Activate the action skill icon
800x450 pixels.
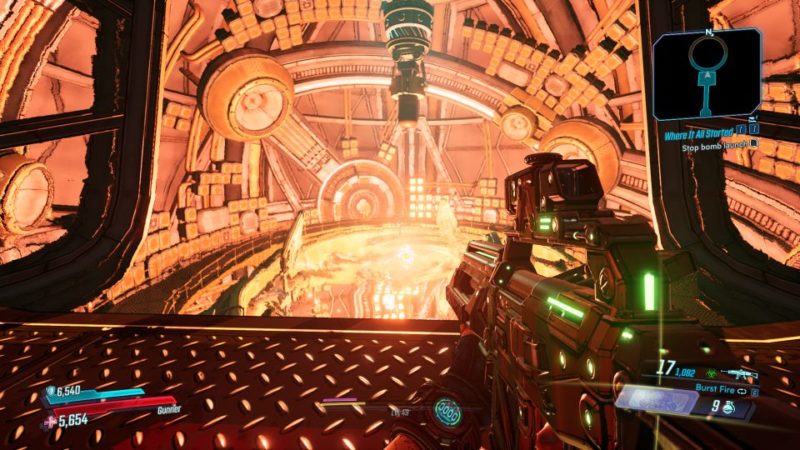pyautogui.click(x=447, y=410)
